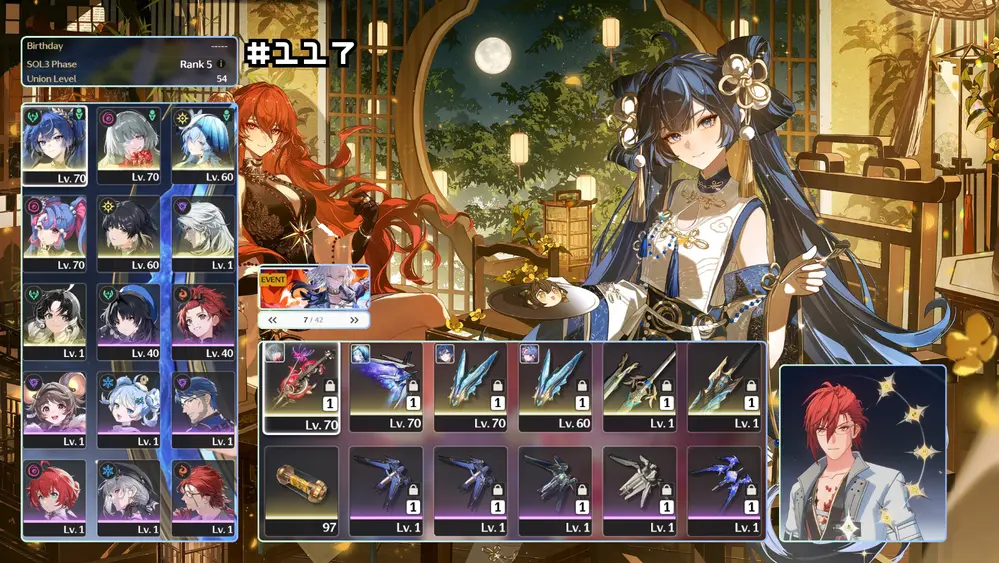The image size is (999, 563).
Task: Advance to the next event page arrow
Action: [354, 320]
